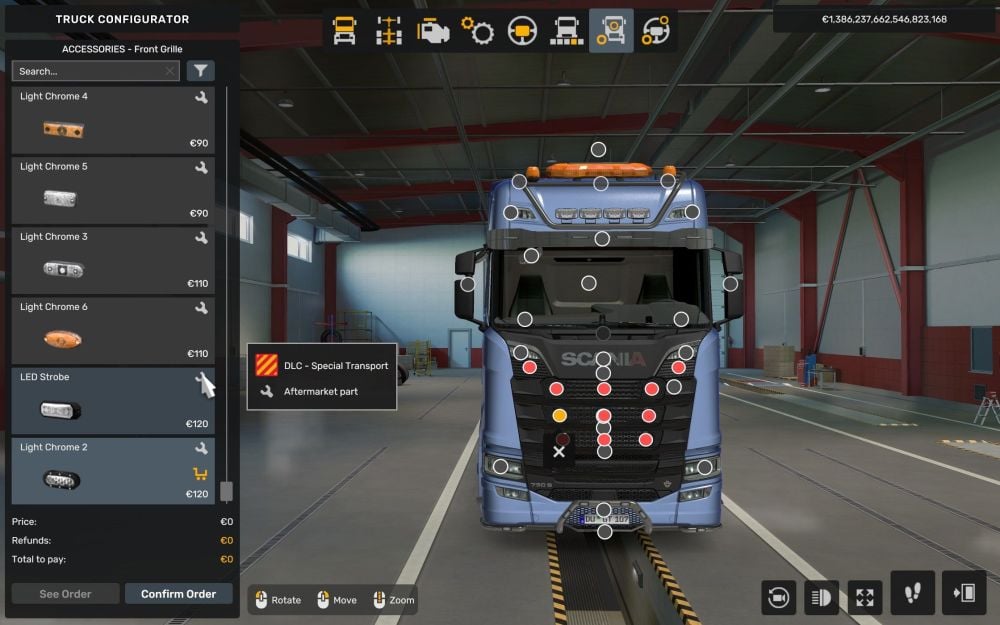Choose the LED Strobe accessory
Image resolution: width=1000 pixels, height=625 pixels.
pyautogui.click(x=112, y=400)
